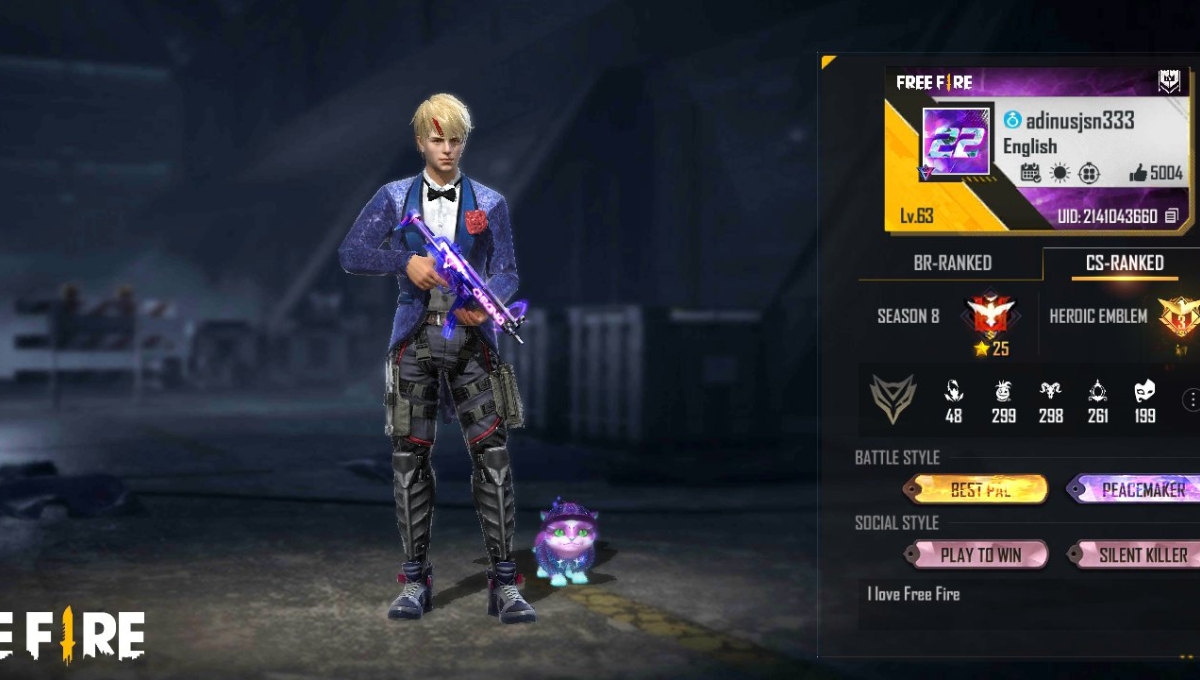Choose the SILENT KILLER social tag
Screen dimensions: 1200x680
(1133, 554)
